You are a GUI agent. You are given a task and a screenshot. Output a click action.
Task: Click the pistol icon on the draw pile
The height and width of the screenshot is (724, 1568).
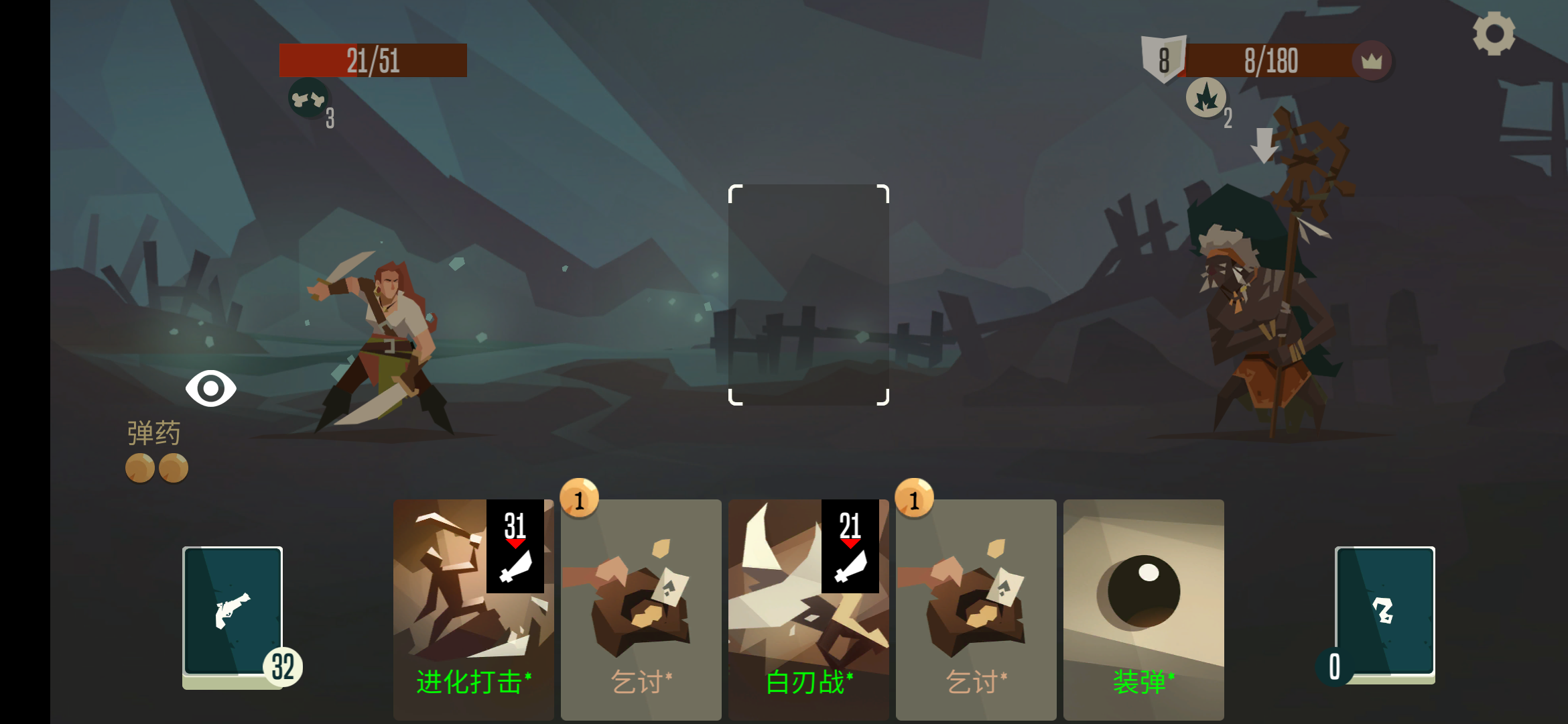[233, 609]
